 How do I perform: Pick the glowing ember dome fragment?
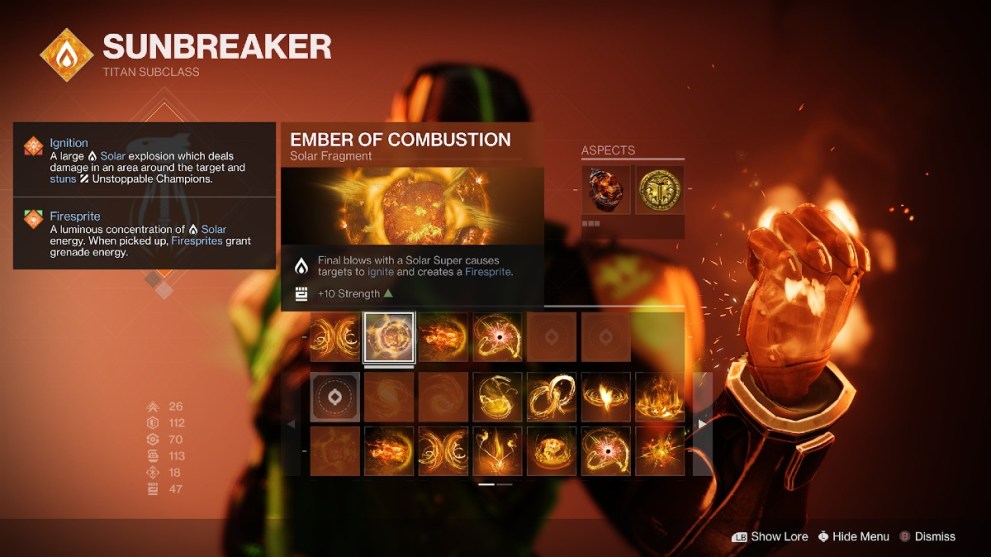coord(552,450)
